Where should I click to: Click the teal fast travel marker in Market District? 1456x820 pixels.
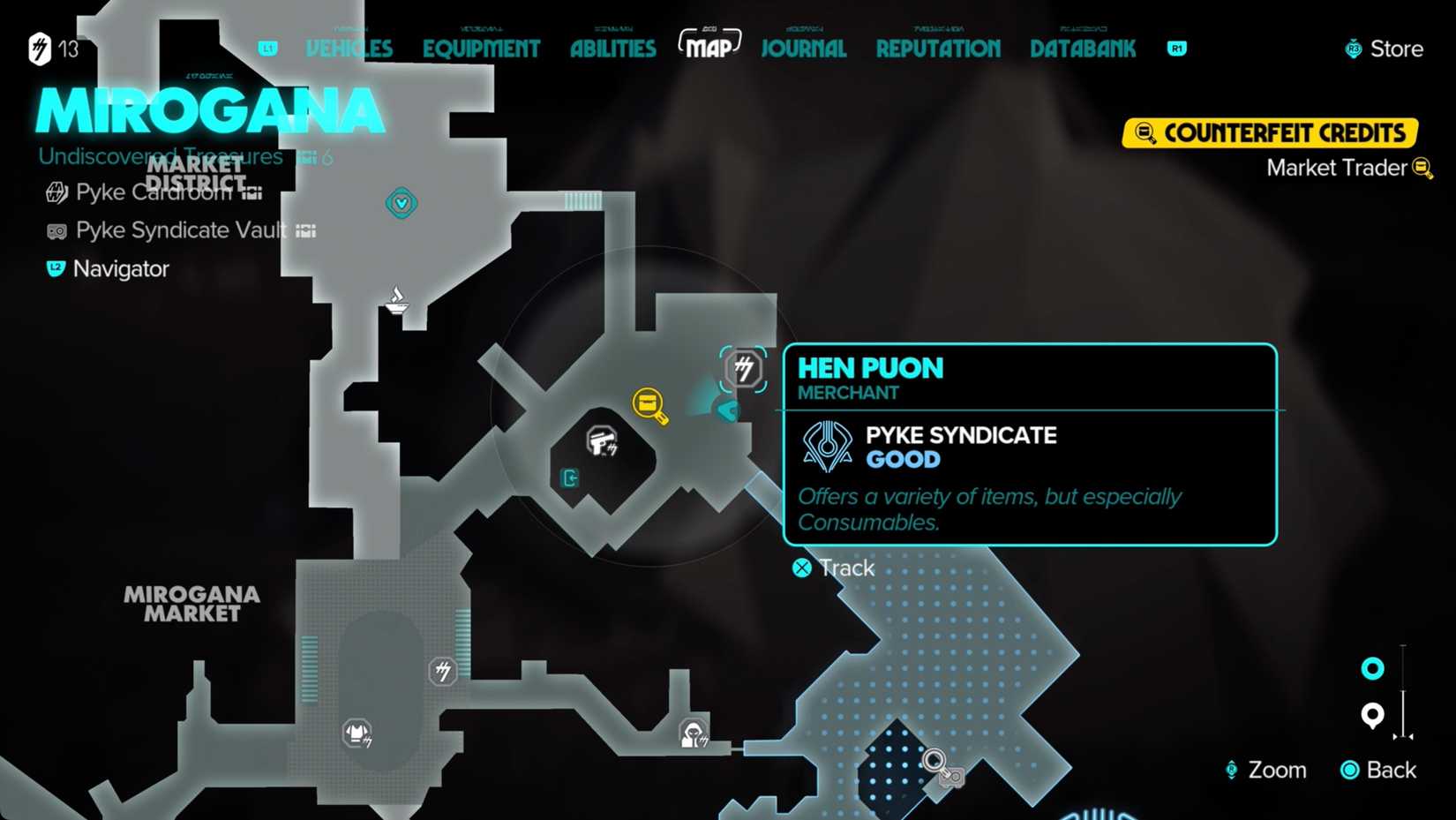[x=402, y=204]
